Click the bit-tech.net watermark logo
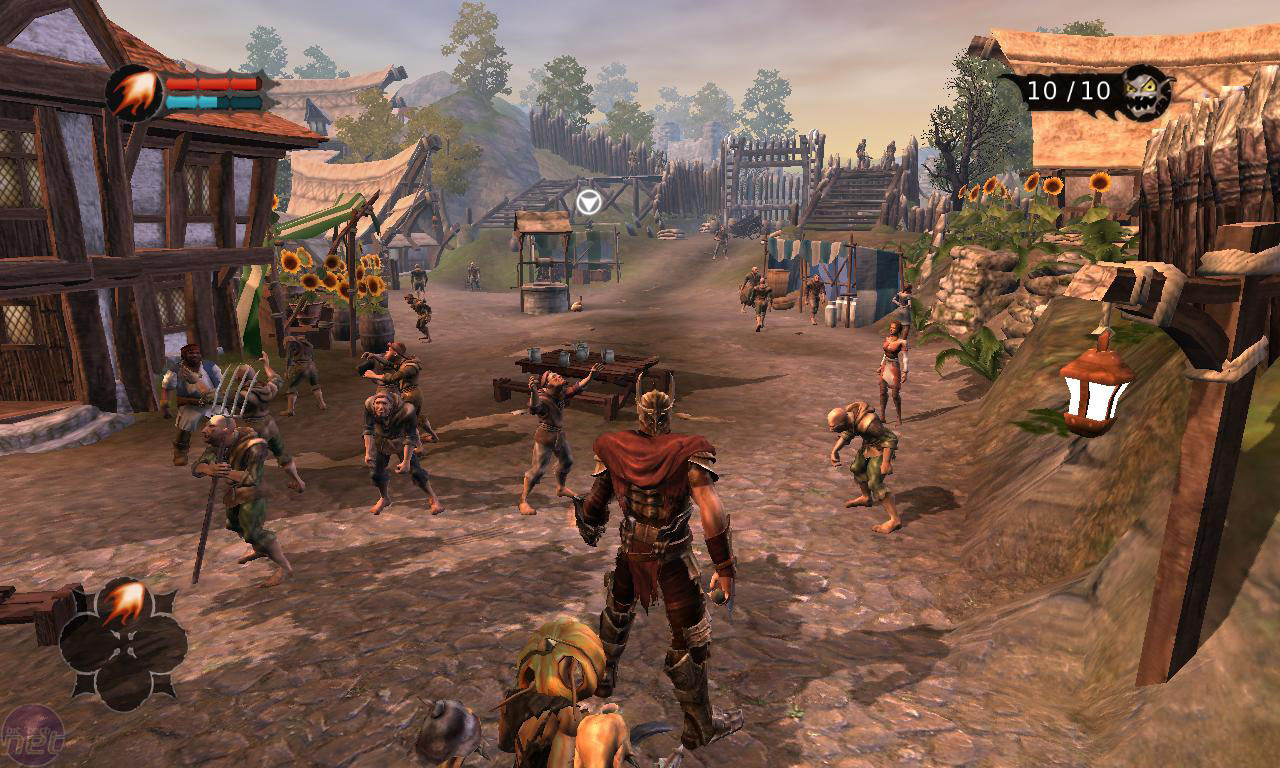The width and height of the screenshot is (1280, 768). tap(32, 737)
